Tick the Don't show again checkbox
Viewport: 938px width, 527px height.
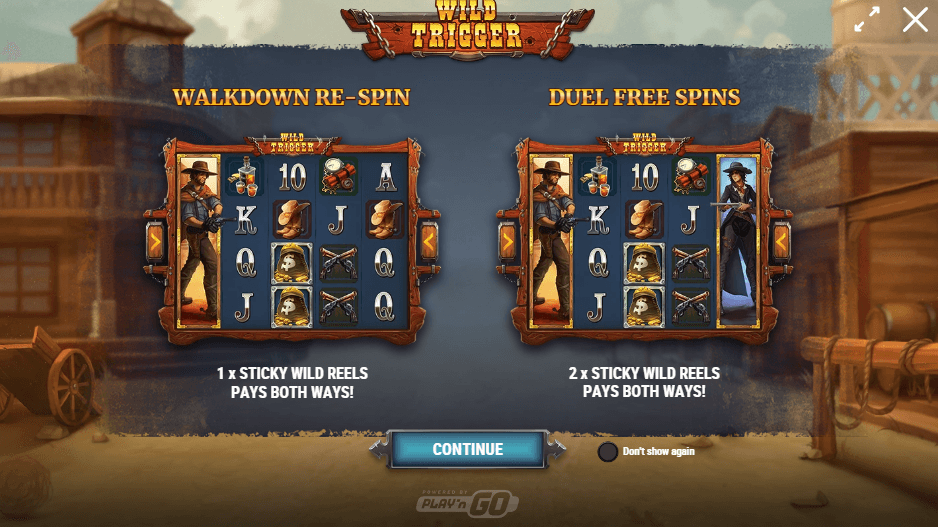click(x=607, y=451)
